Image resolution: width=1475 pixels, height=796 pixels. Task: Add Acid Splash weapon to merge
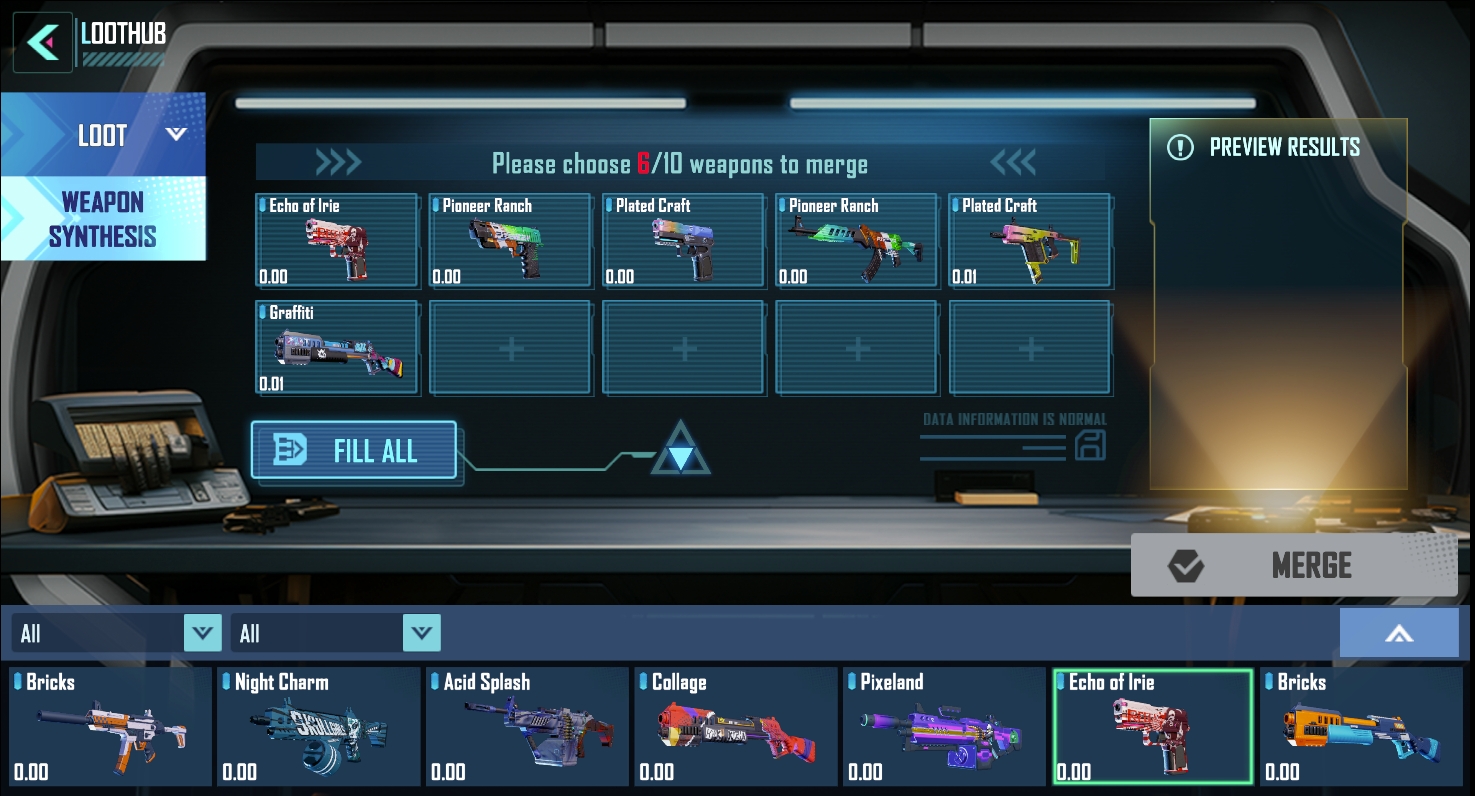pyautogui.click(x=527, y=727)
